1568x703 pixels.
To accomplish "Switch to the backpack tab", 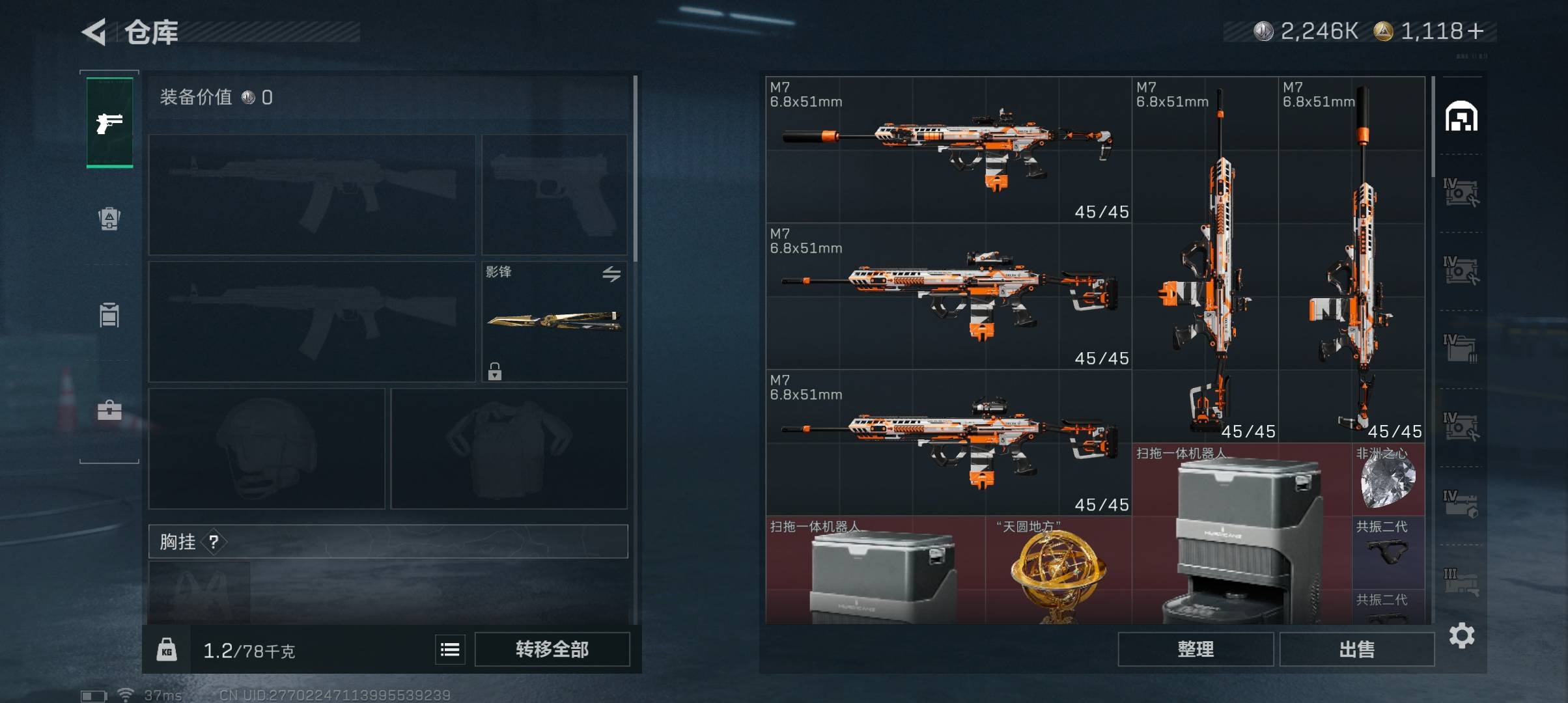I will pos(109,218).
